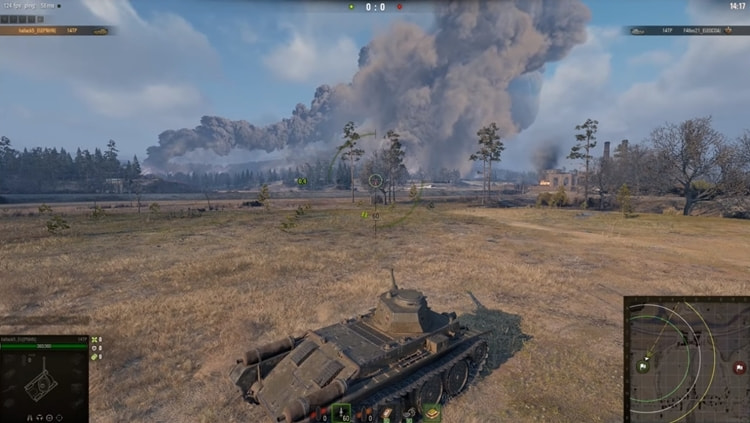Select the active shell slot with 60 rounds

342,412
